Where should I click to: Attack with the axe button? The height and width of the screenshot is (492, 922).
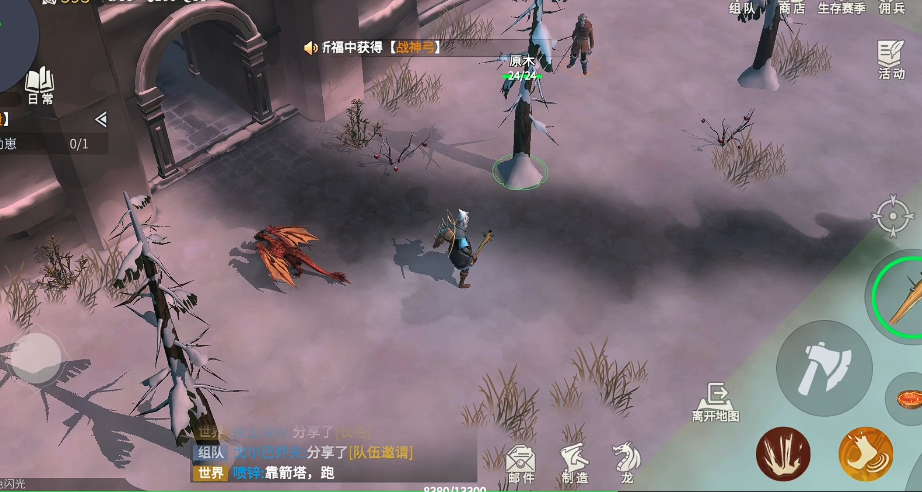pos(824,368)
